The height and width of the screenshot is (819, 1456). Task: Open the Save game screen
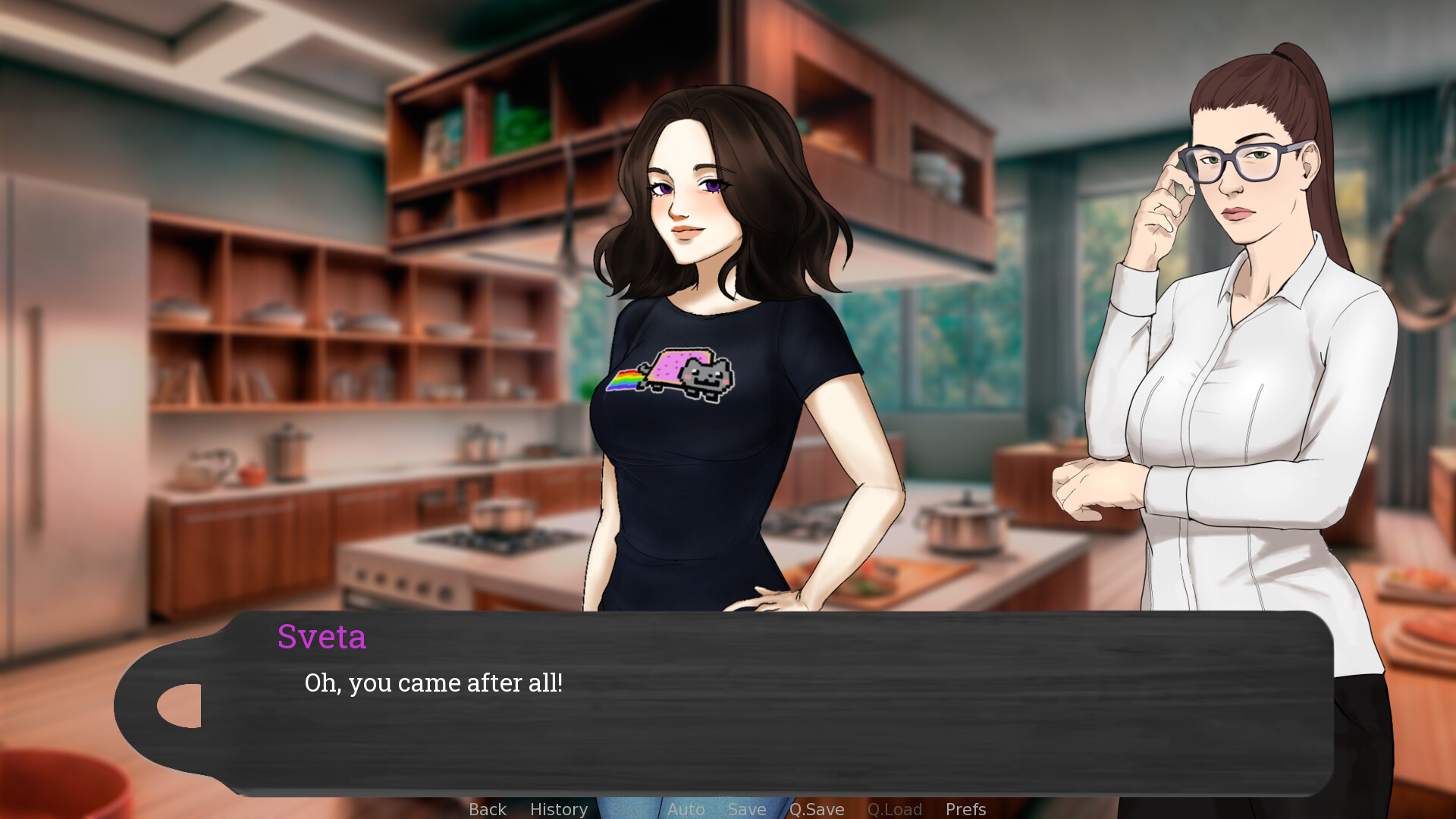(x=746, y=809)
